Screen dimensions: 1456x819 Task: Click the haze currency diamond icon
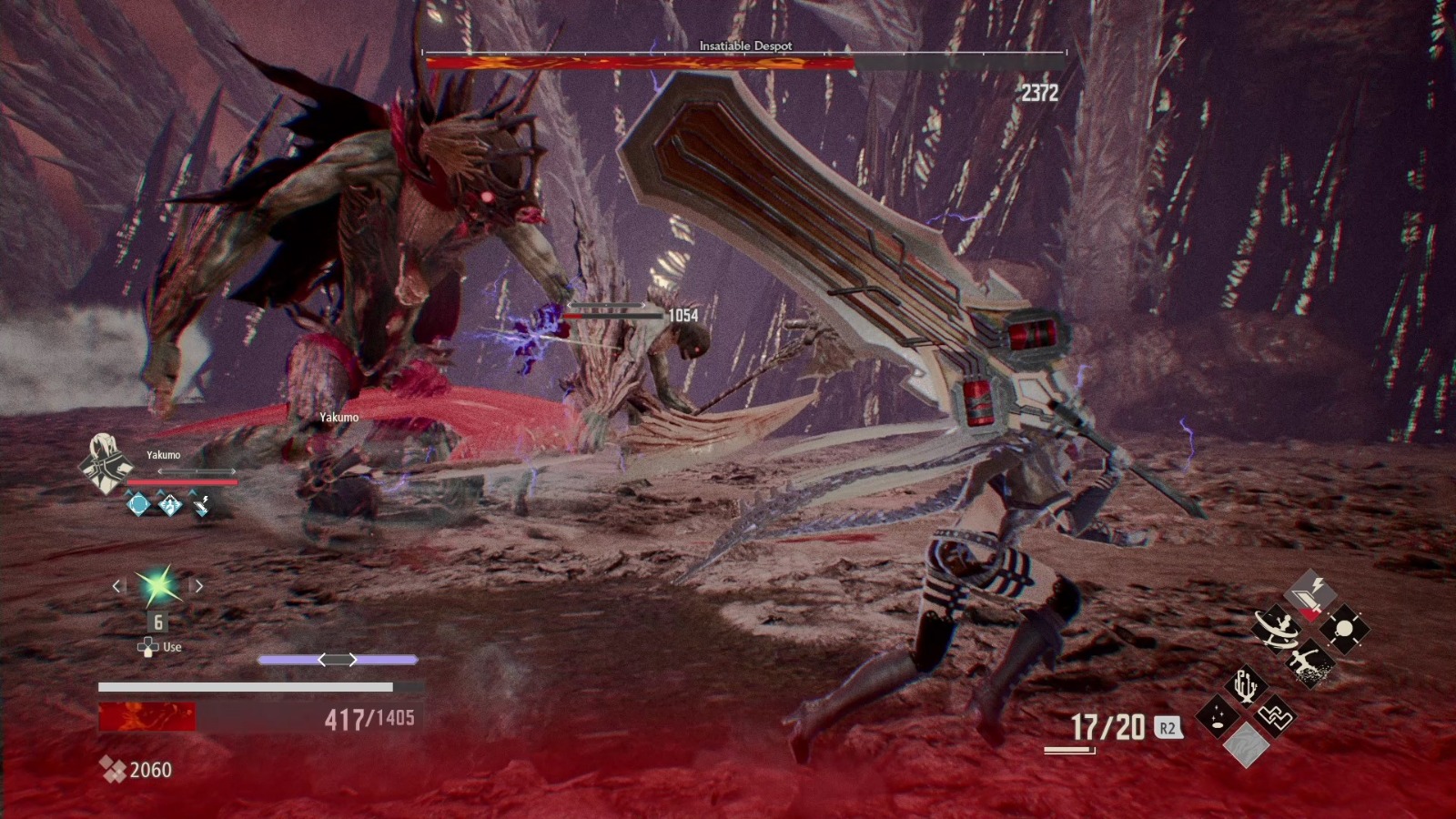point(115,769)
